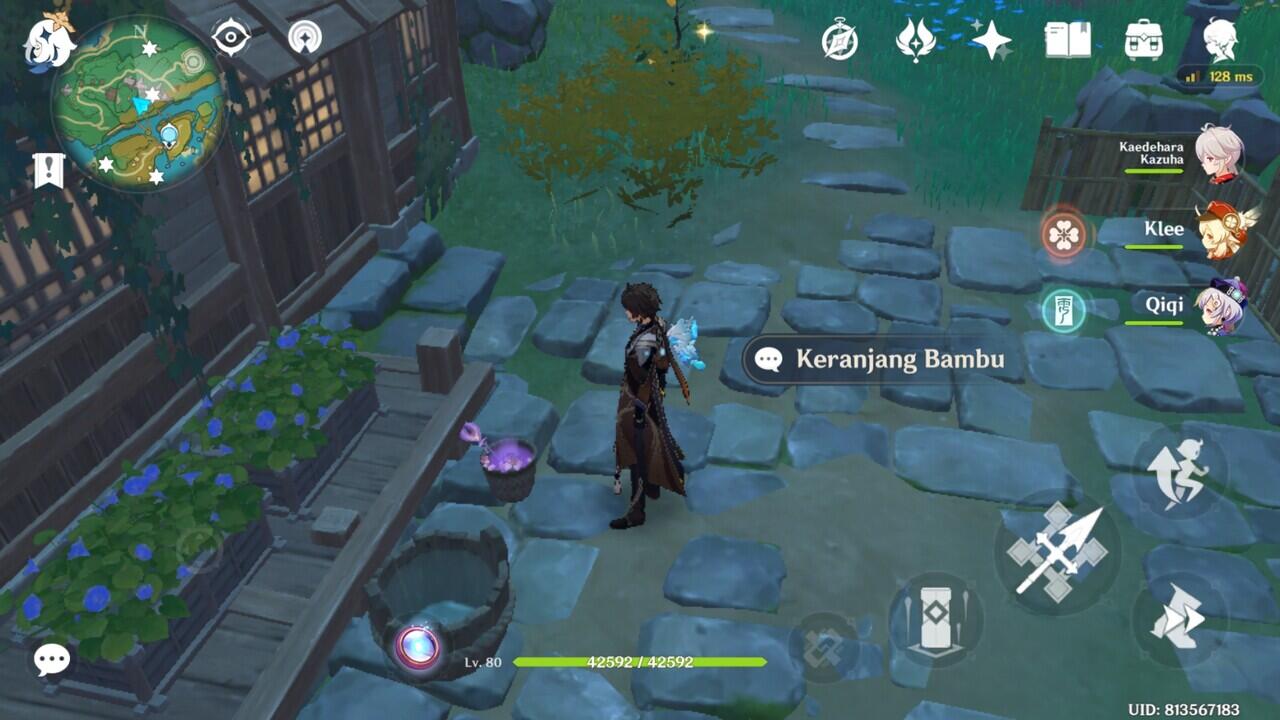
Task: Use the glowing orb gadget icon
Action: tap(418, 647)
